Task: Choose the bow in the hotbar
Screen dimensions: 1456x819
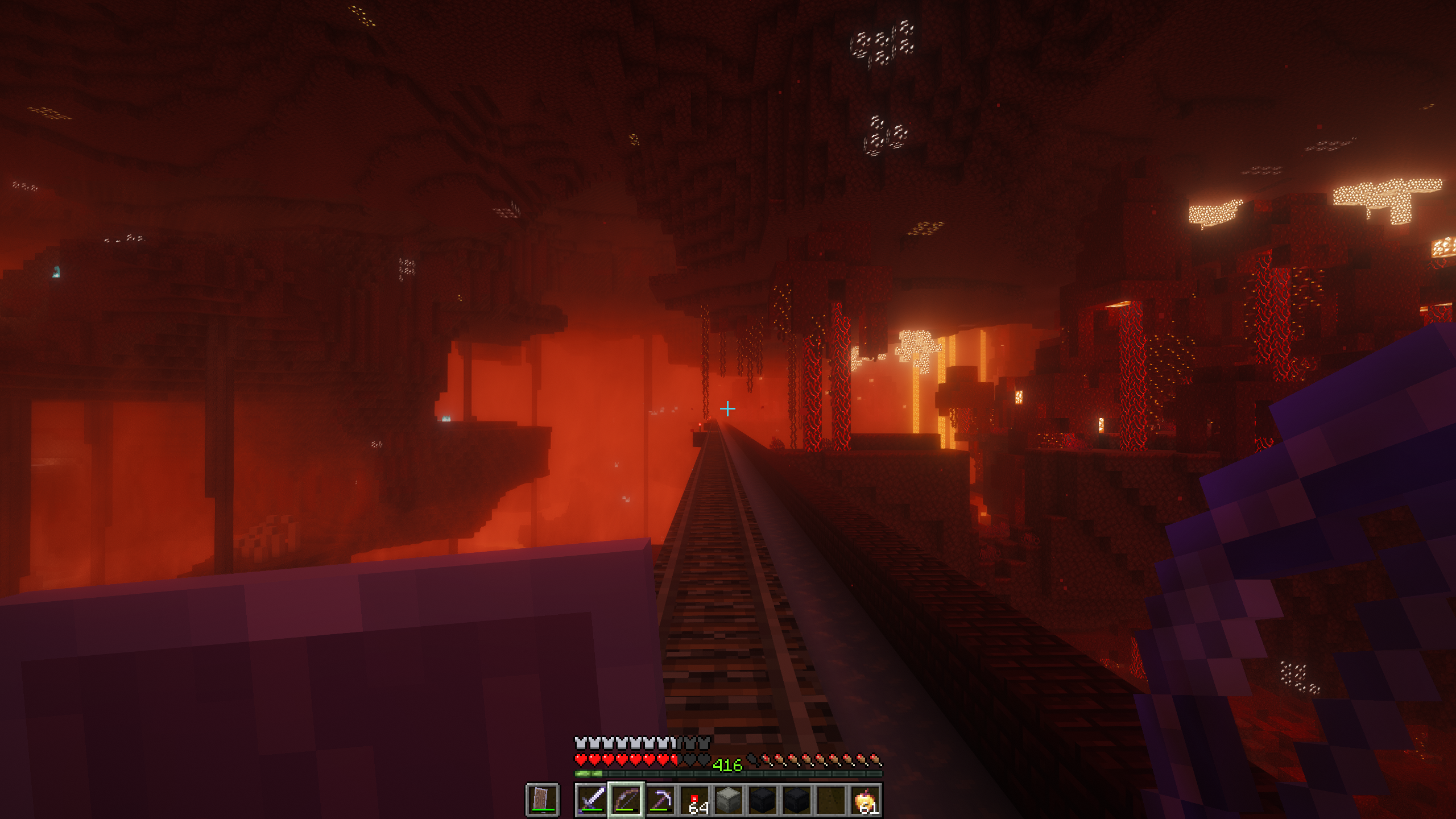Action: (626, 800)
